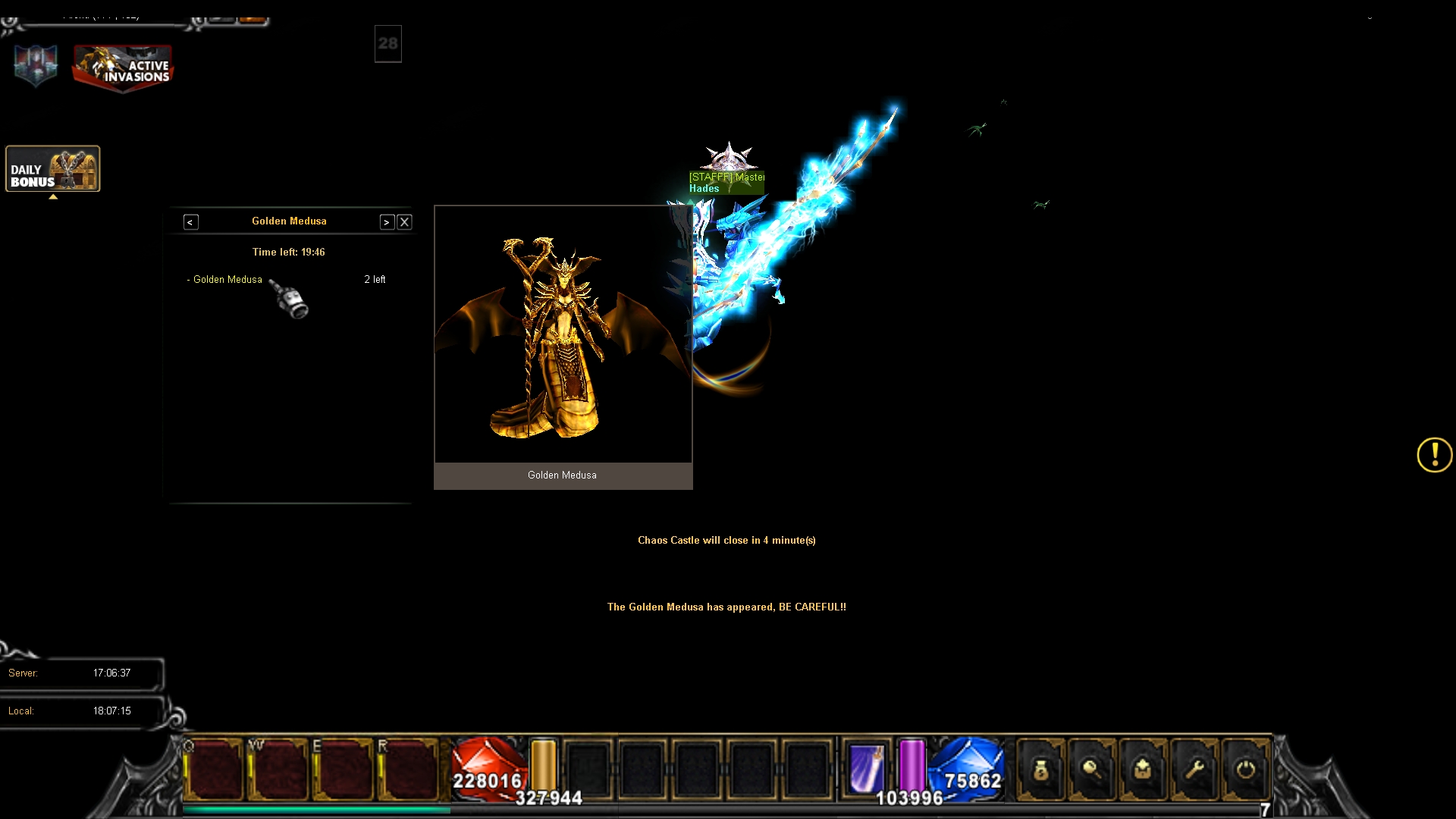The height and width of the screenshot is (819, 1456).
Task: Close the Golden Medusa invasion window
Action: pos(404,222)
